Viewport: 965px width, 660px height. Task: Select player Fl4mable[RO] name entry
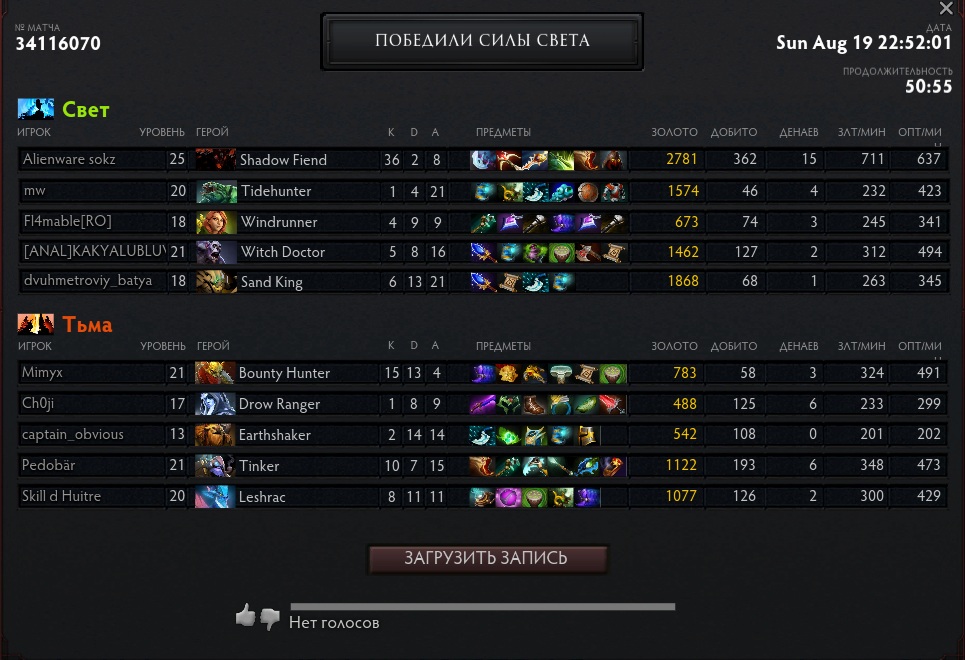point(66,222)
